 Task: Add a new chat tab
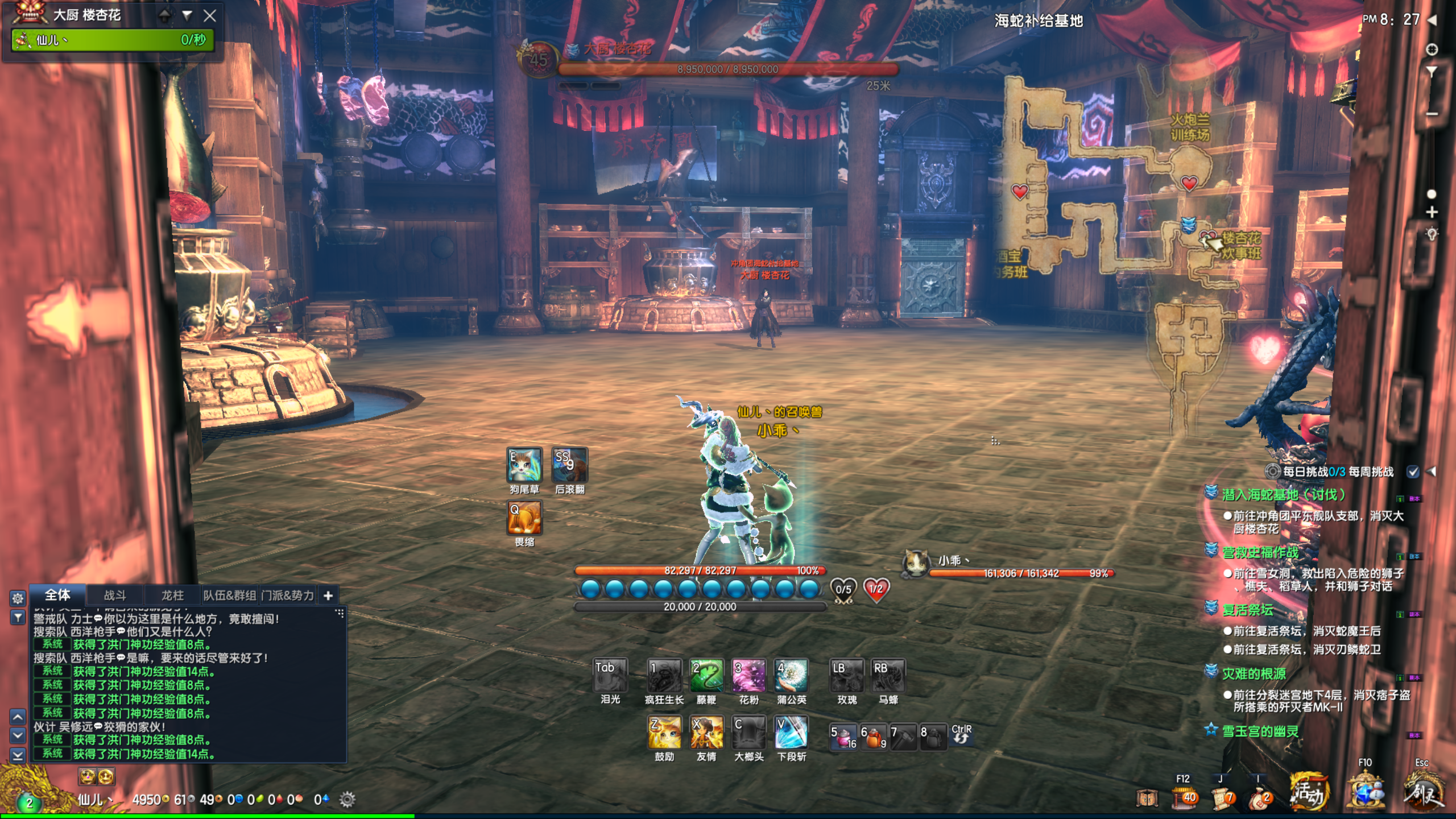point(328,595)
